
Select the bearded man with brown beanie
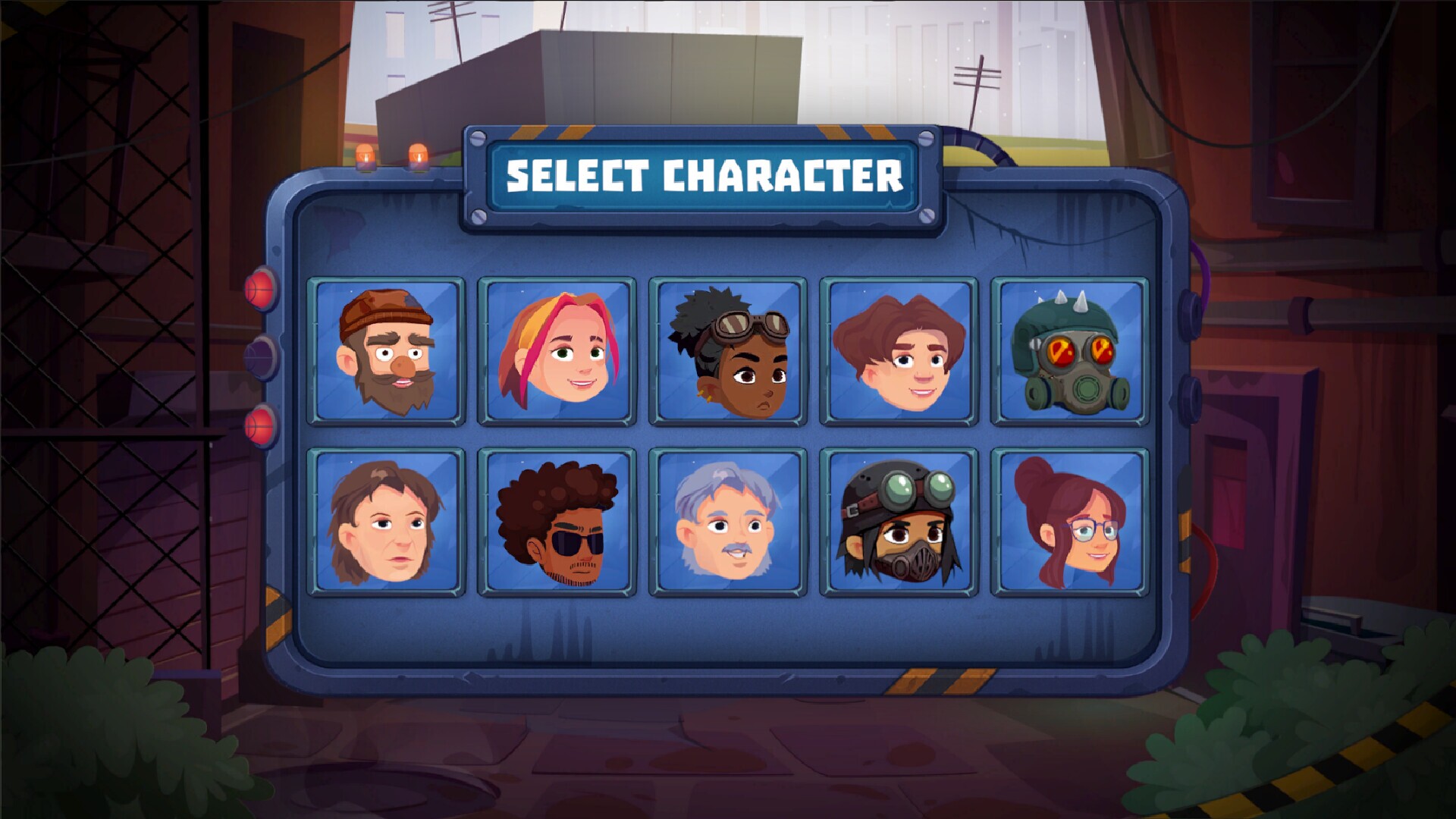(x=386, y=351)
